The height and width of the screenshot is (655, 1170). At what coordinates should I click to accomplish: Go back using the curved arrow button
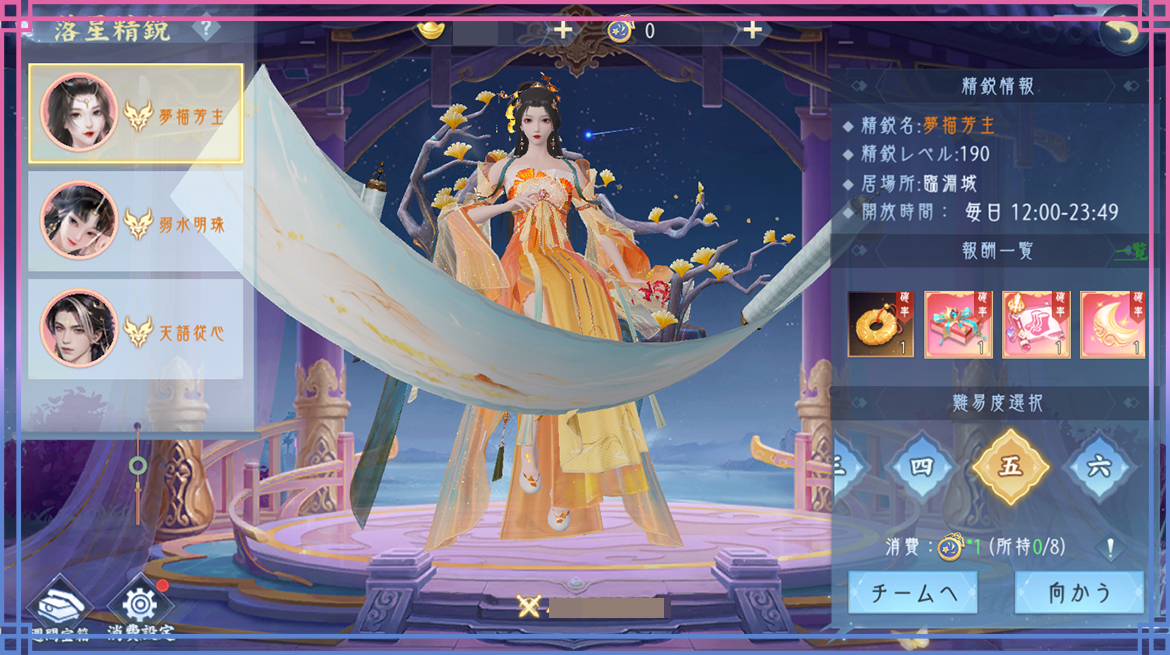1123,34
